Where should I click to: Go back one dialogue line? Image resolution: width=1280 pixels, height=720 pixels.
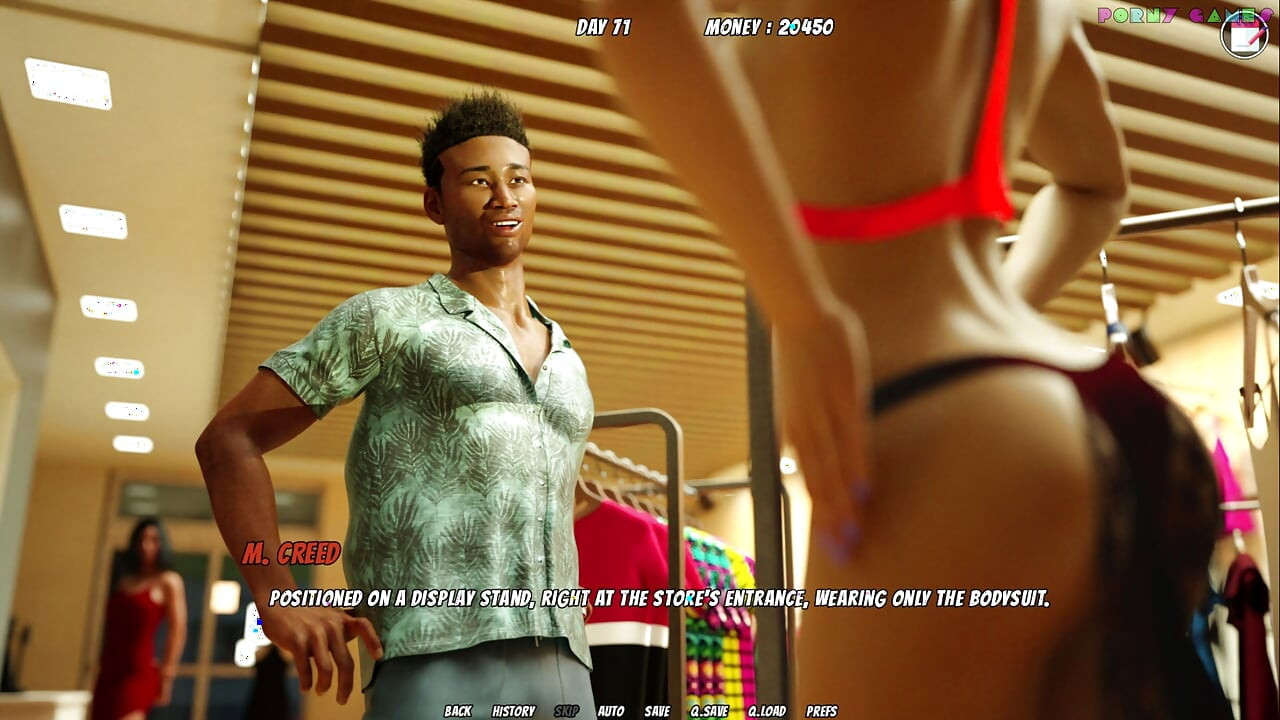coord(457,711)
